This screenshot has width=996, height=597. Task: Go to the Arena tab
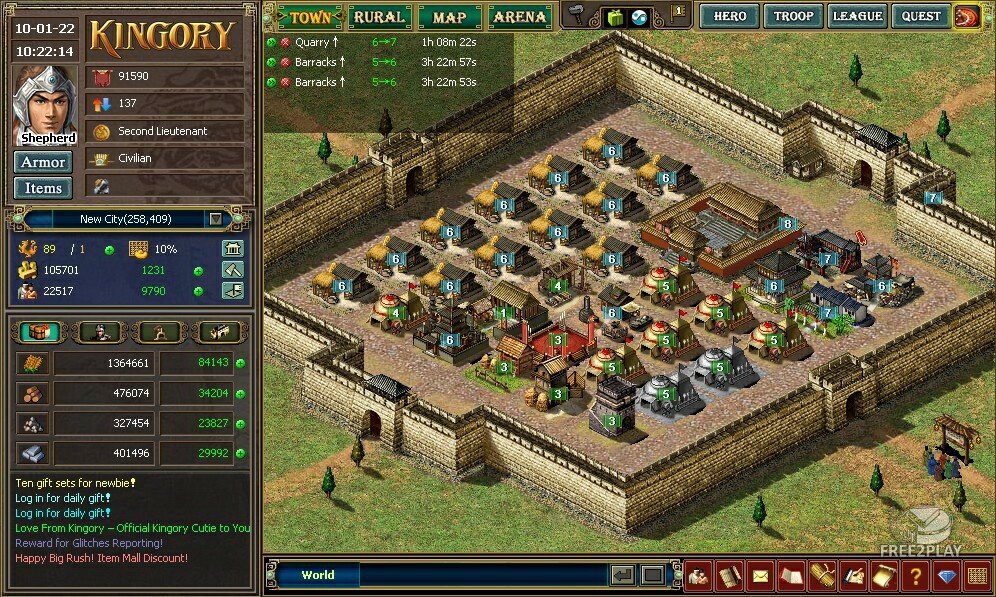pyautogui.click(x=520, y=17)
